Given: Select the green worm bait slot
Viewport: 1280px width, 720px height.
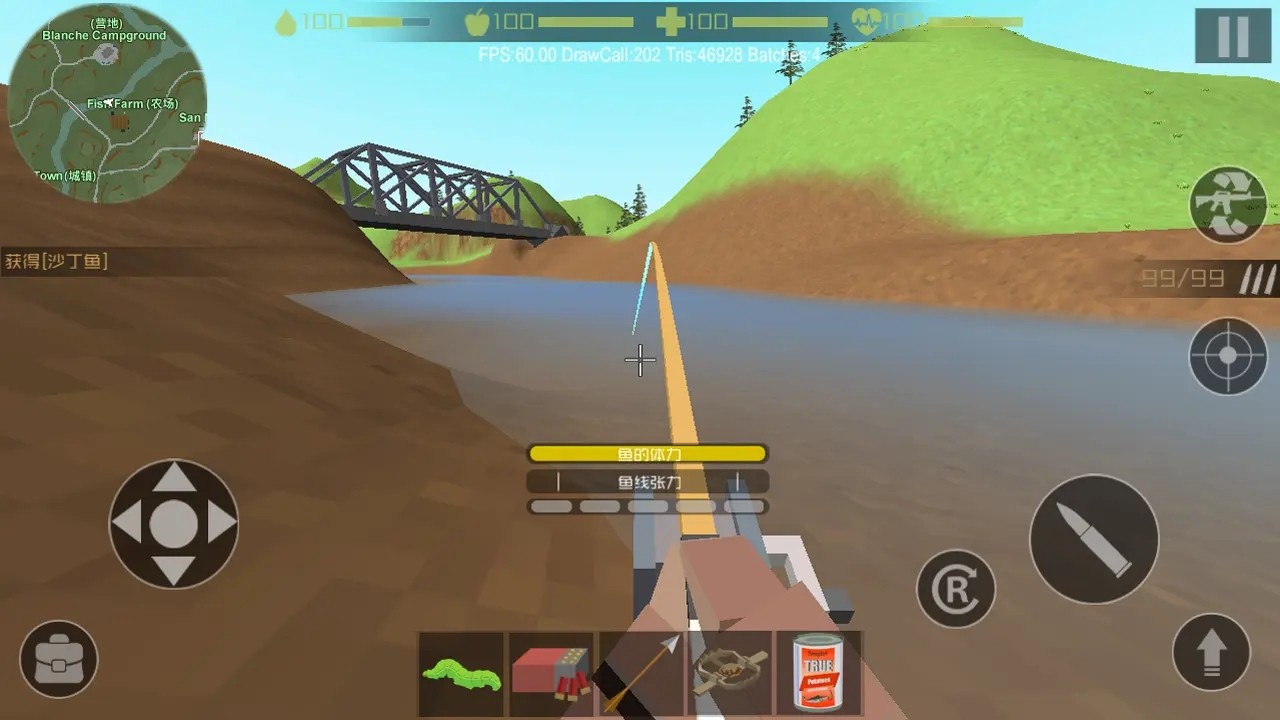Looking at the screenshot, I should [460, 672].
